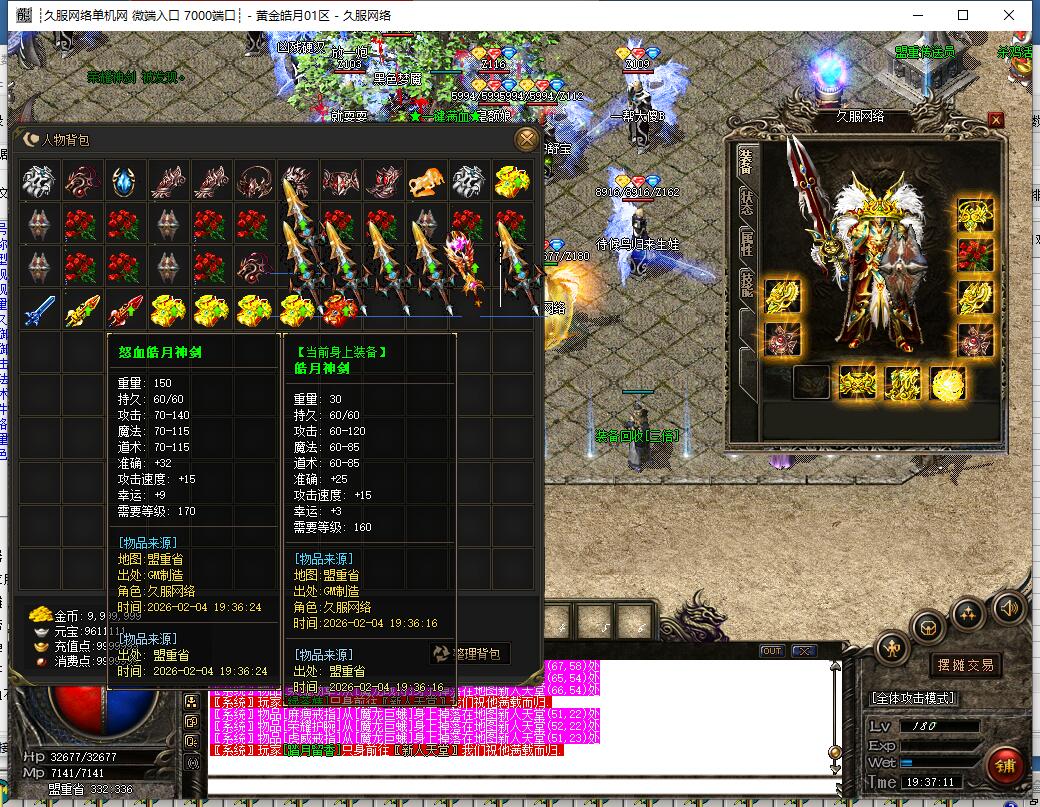Click the OUT button above chat

click(771, 651)
